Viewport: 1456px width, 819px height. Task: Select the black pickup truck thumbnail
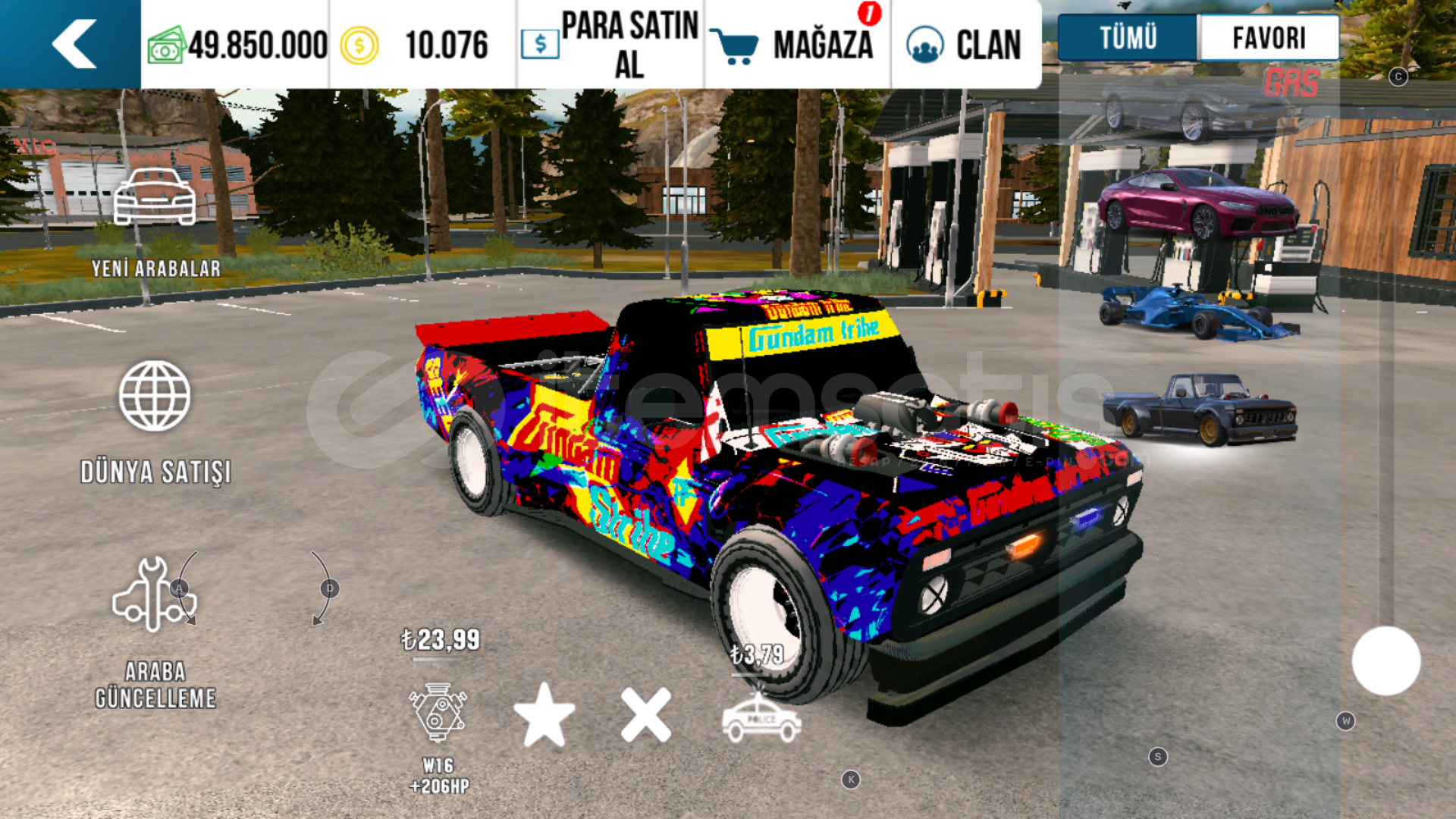click(1200, 408)
